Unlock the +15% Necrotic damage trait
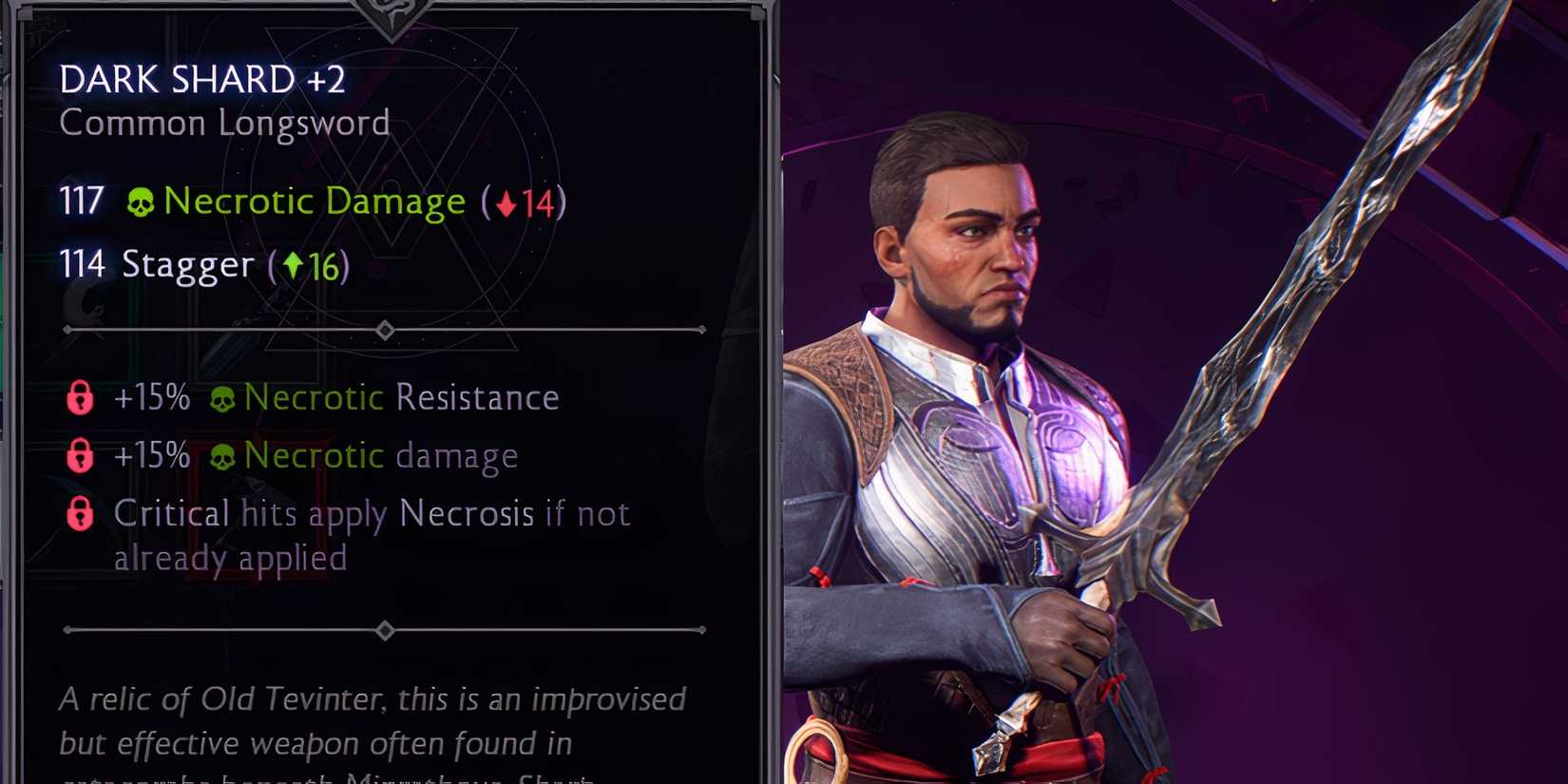Screen dimensions: 1568x784 point(81,456)
